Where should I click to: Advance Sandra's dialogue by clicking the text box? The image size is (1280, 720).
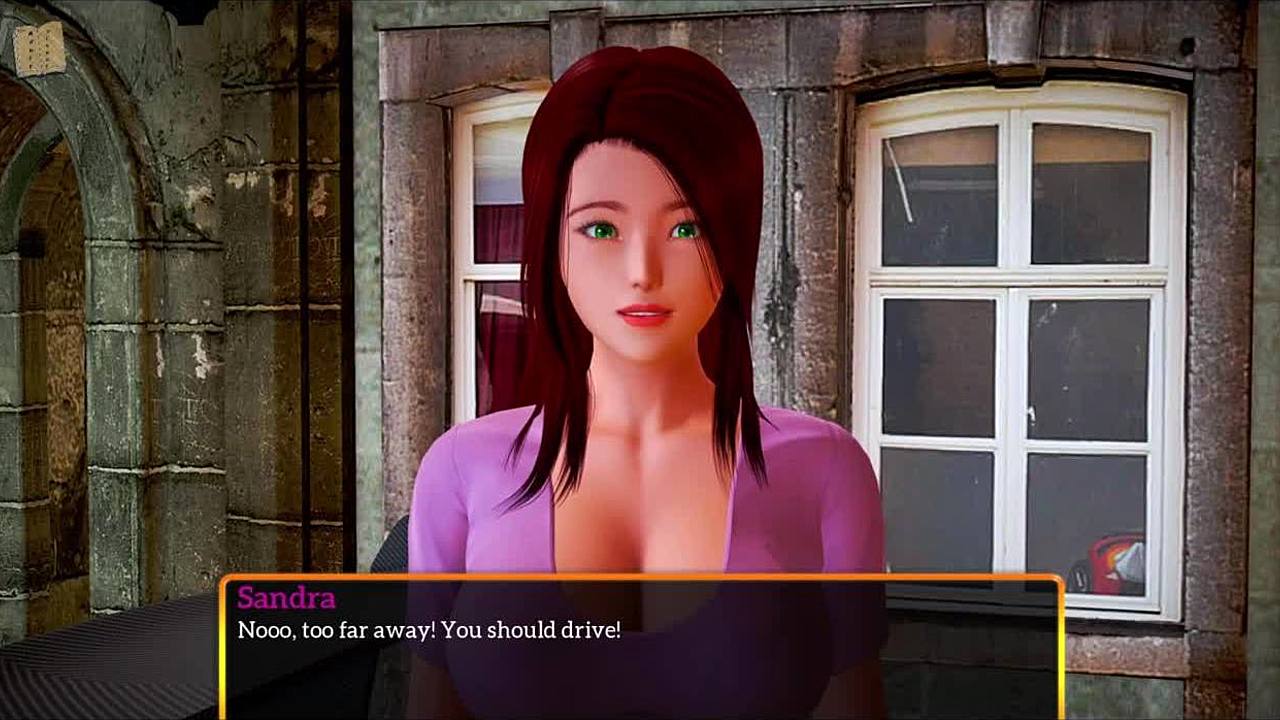point(640,648)
